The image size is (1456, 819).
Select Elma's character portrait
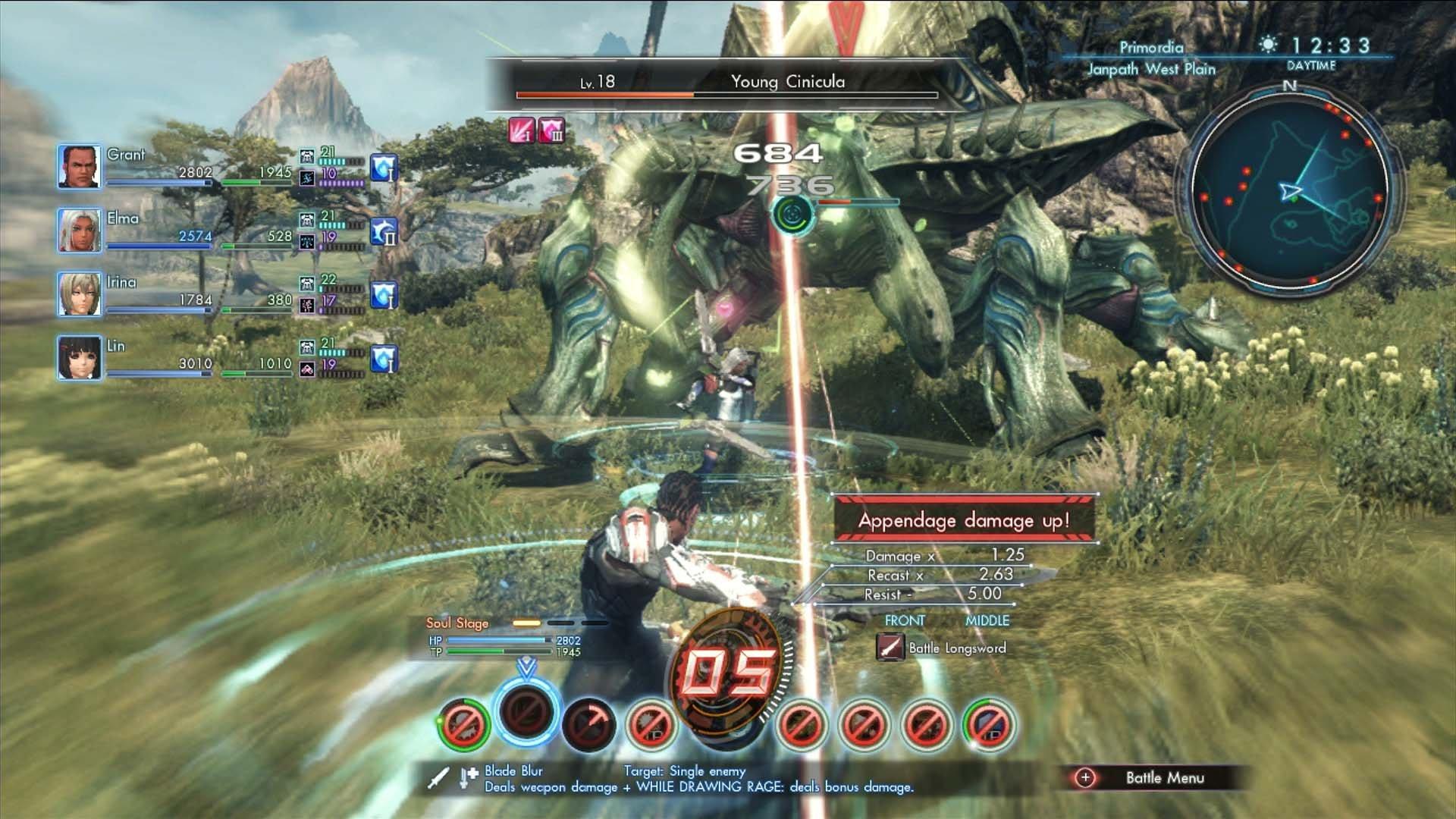pos(79,233)
